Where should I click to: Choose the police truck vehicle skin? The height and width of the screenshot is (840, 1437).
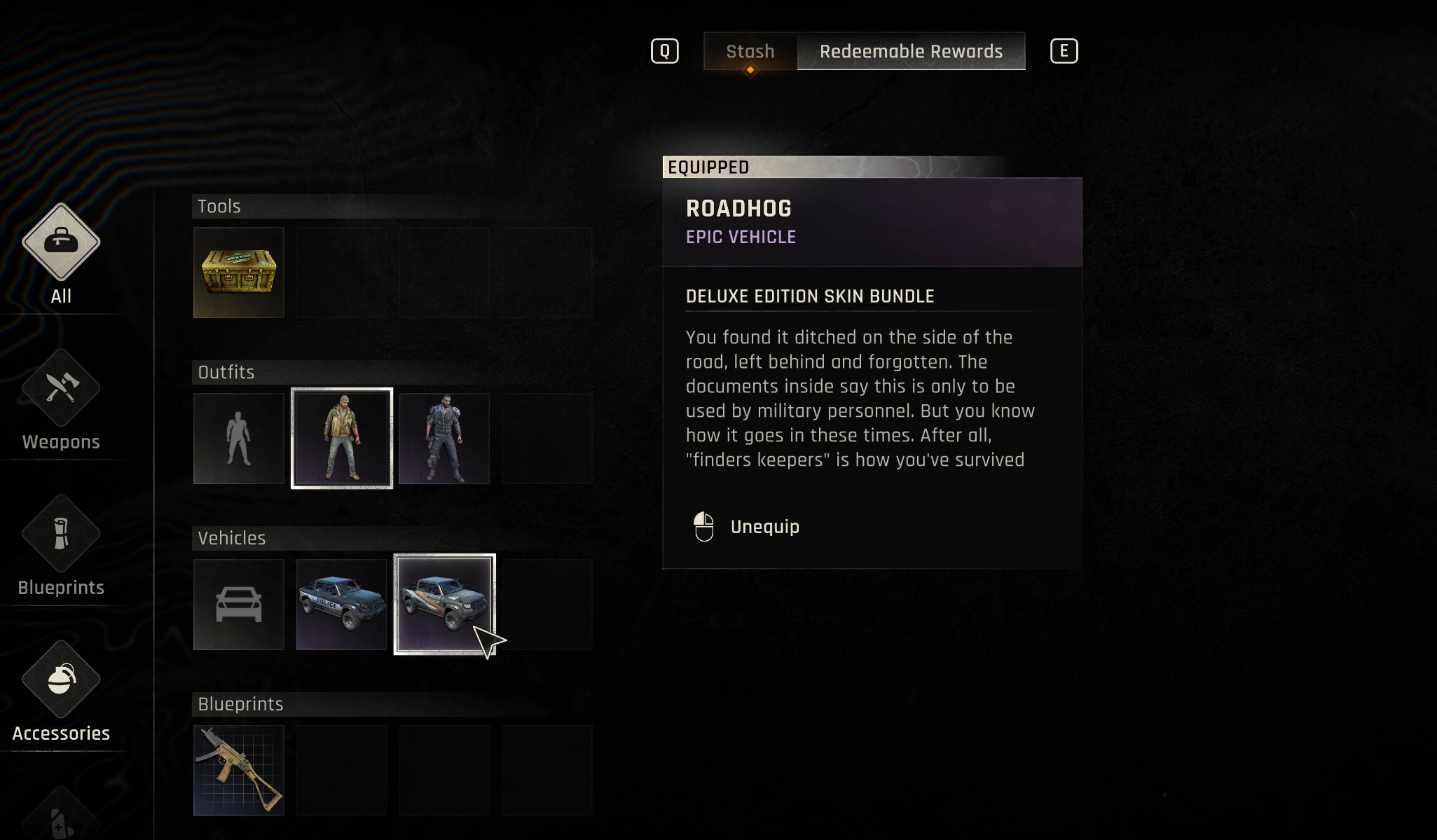342,605
